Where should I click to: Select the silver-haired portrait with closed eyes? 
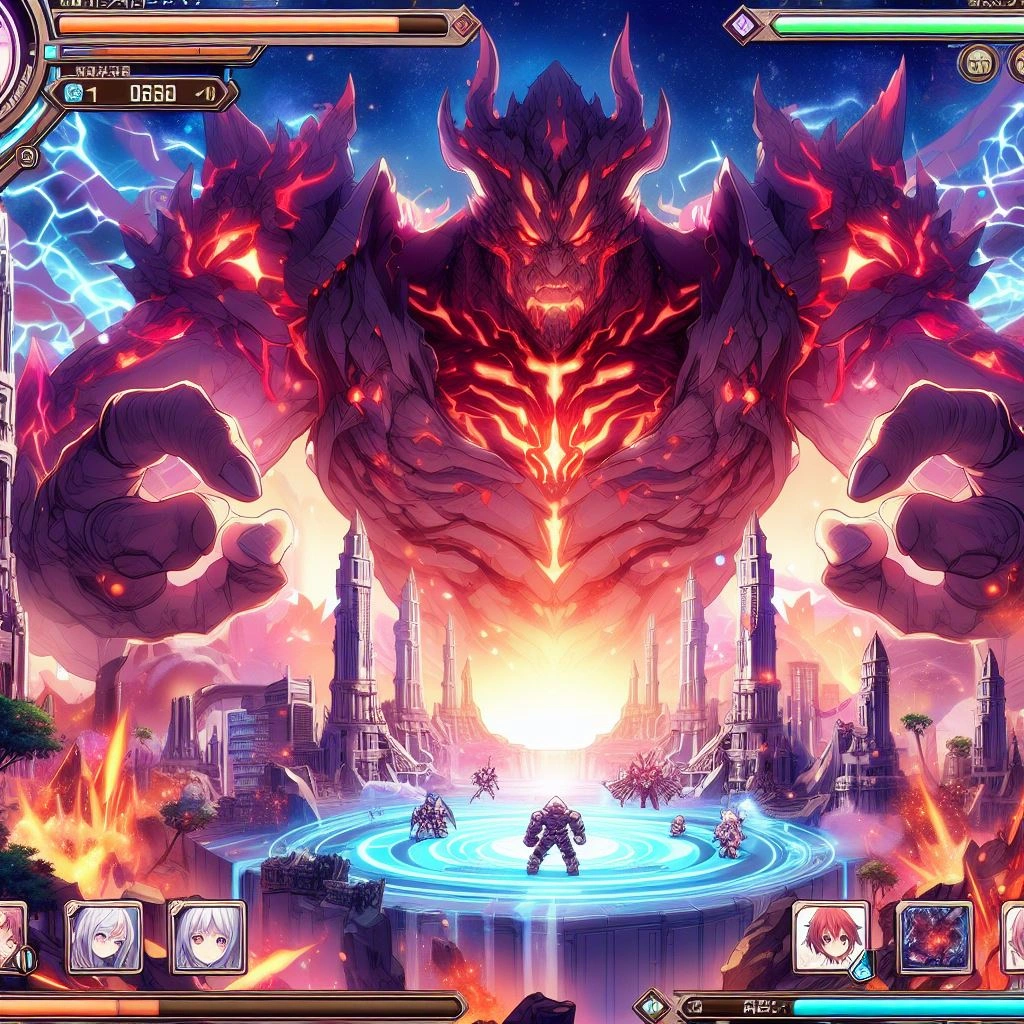(104, 936)
